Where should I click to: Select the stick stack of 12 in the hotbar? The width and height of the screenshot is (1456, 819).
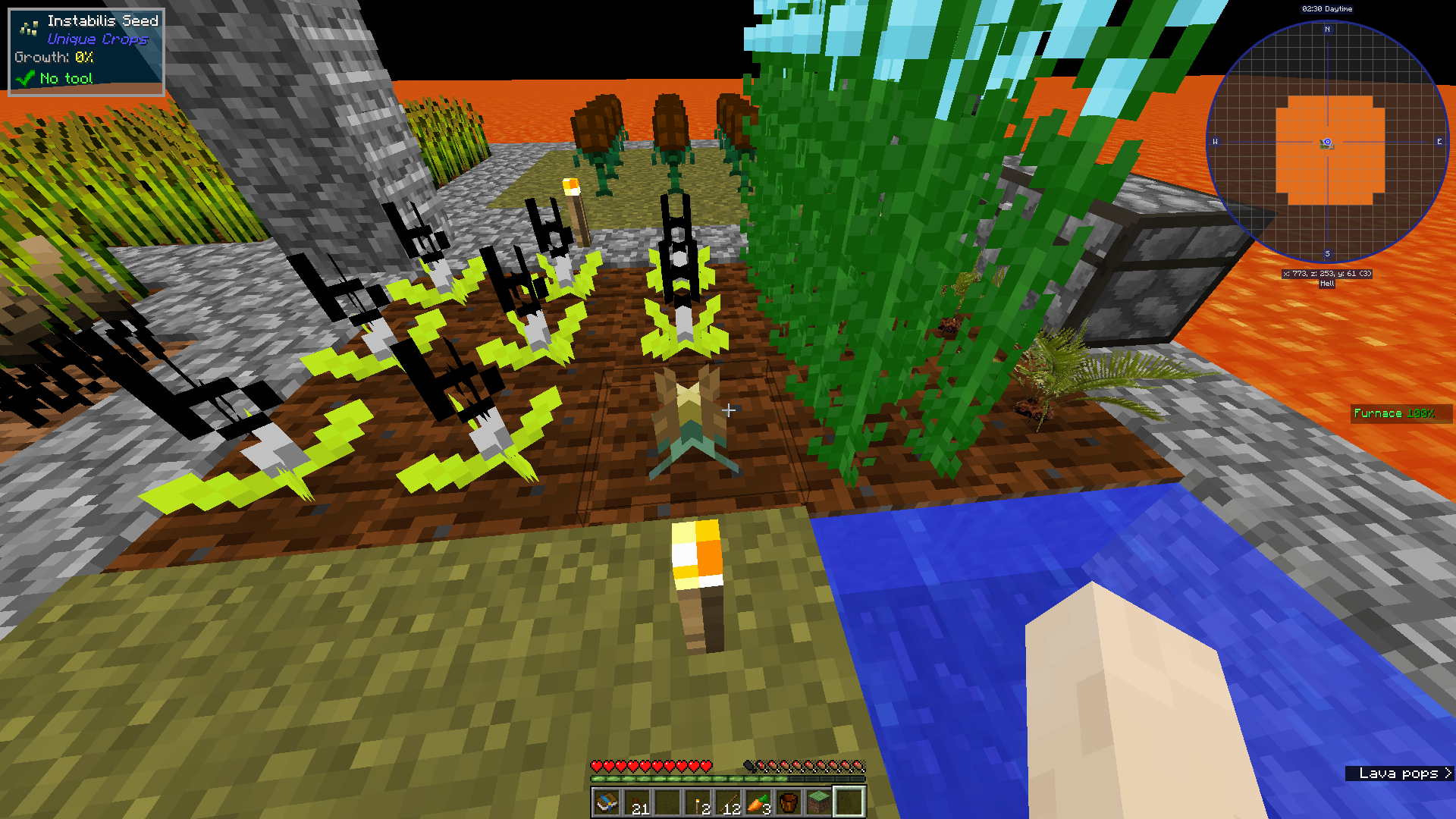tap(730, 802)
